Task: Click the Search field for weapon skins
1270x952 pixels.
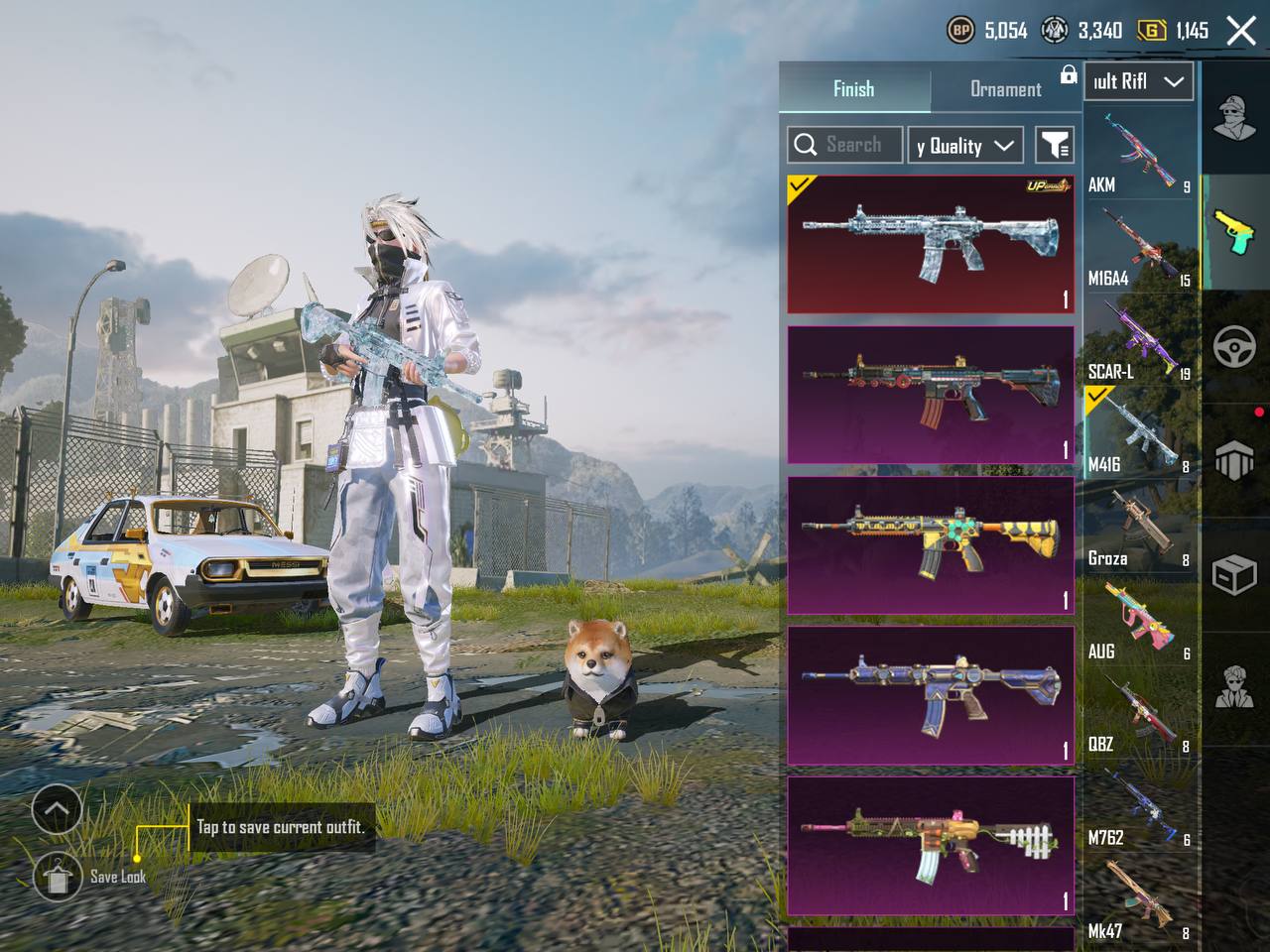Action: click(845, 145)
